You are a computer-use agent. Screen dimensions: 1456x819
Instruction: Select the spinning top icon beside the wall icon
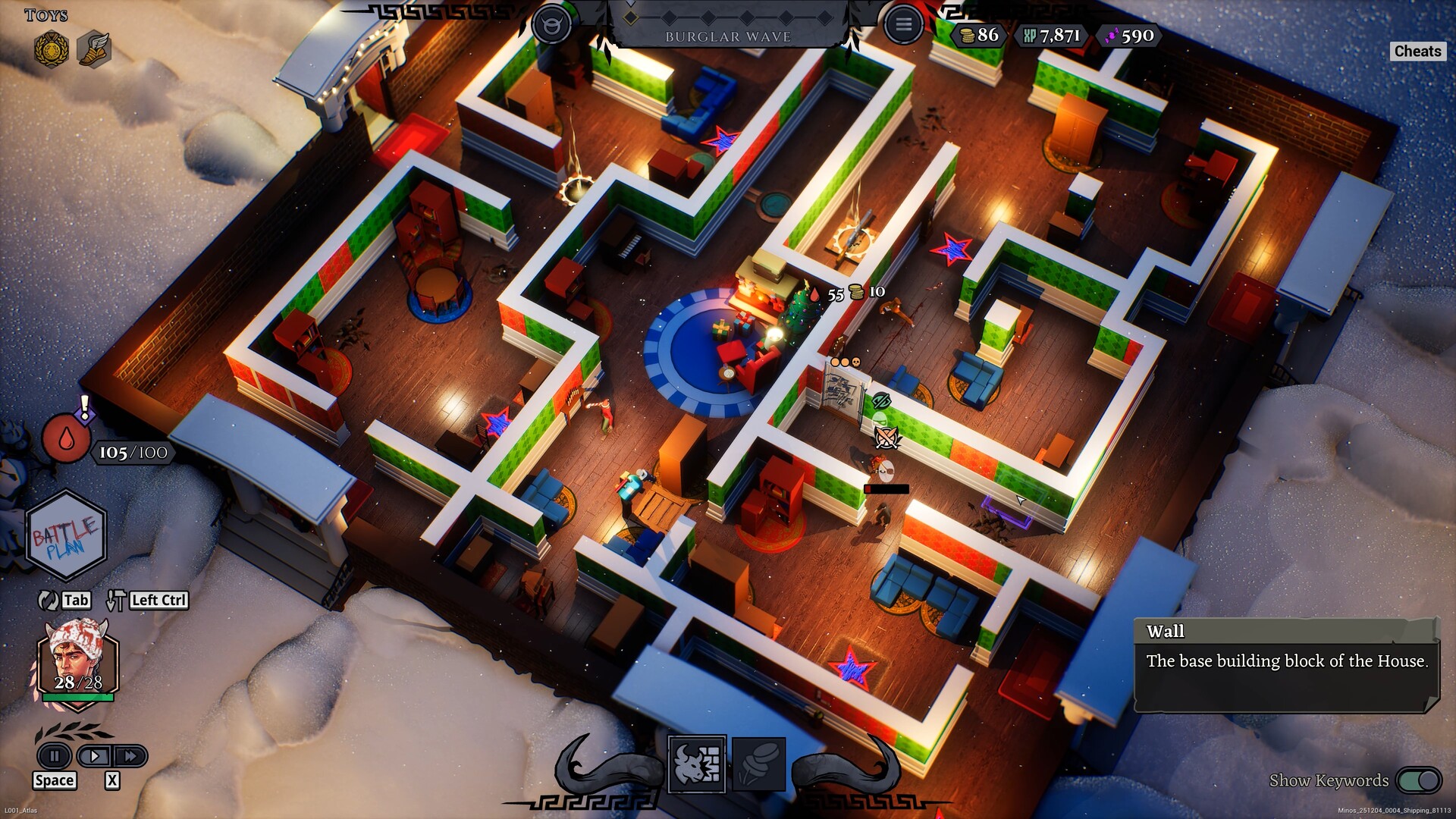coord(758,765)
